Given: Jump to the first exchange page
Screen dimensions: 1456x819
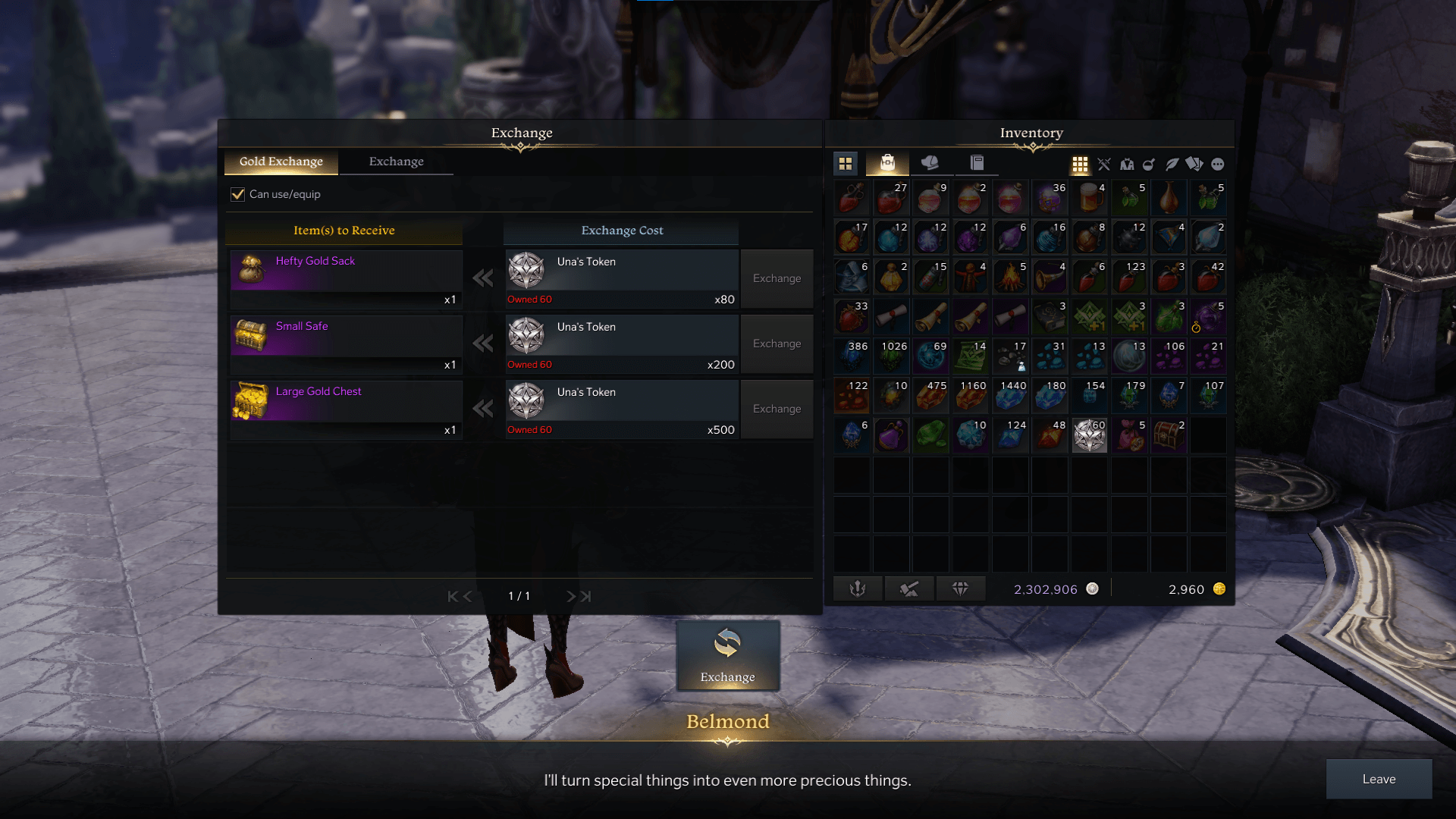Looking at the screenshot, I should tap(453, 597).
